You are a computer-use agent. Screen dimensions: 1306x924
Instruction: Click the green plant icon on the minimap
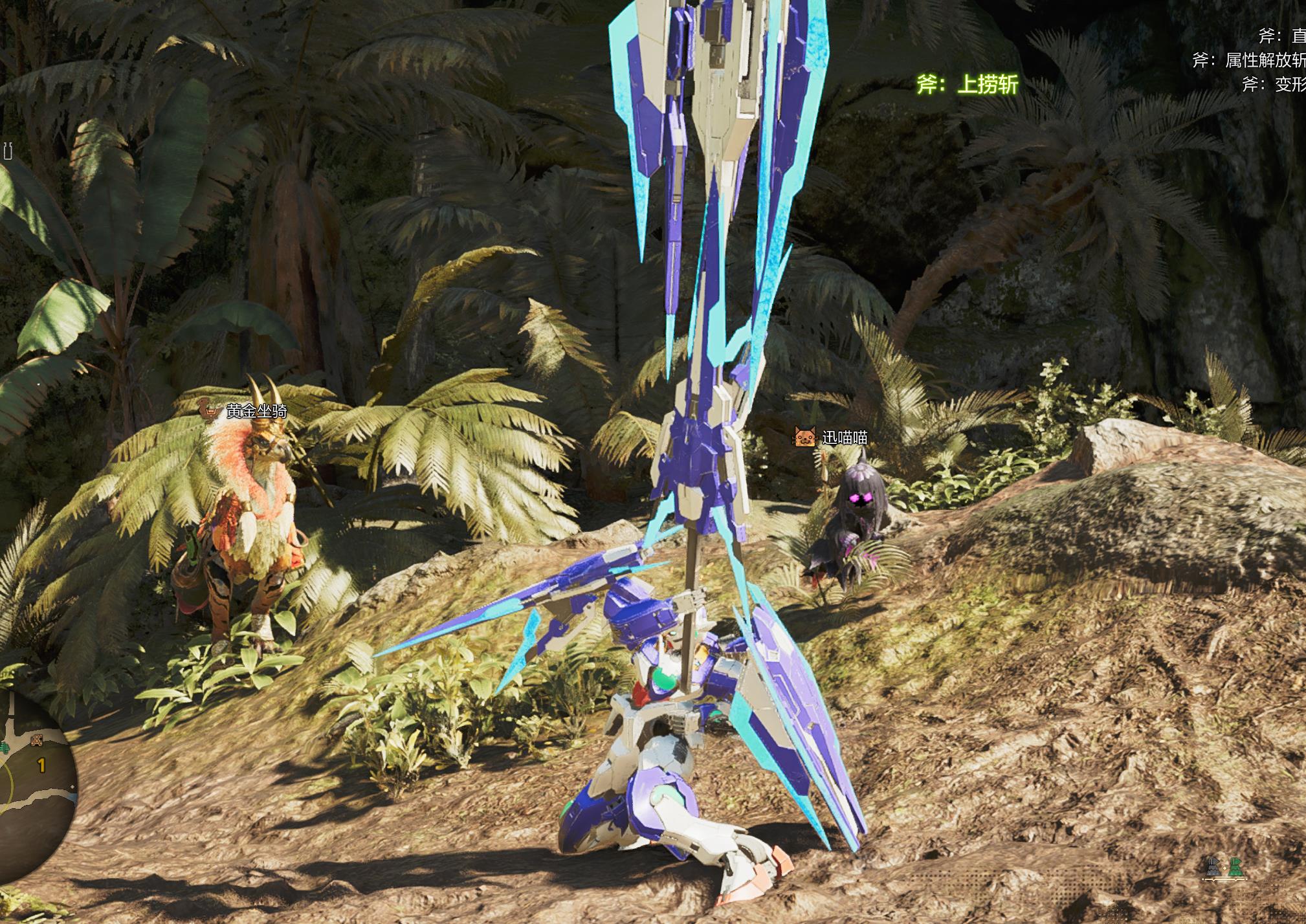pos(4,748)
